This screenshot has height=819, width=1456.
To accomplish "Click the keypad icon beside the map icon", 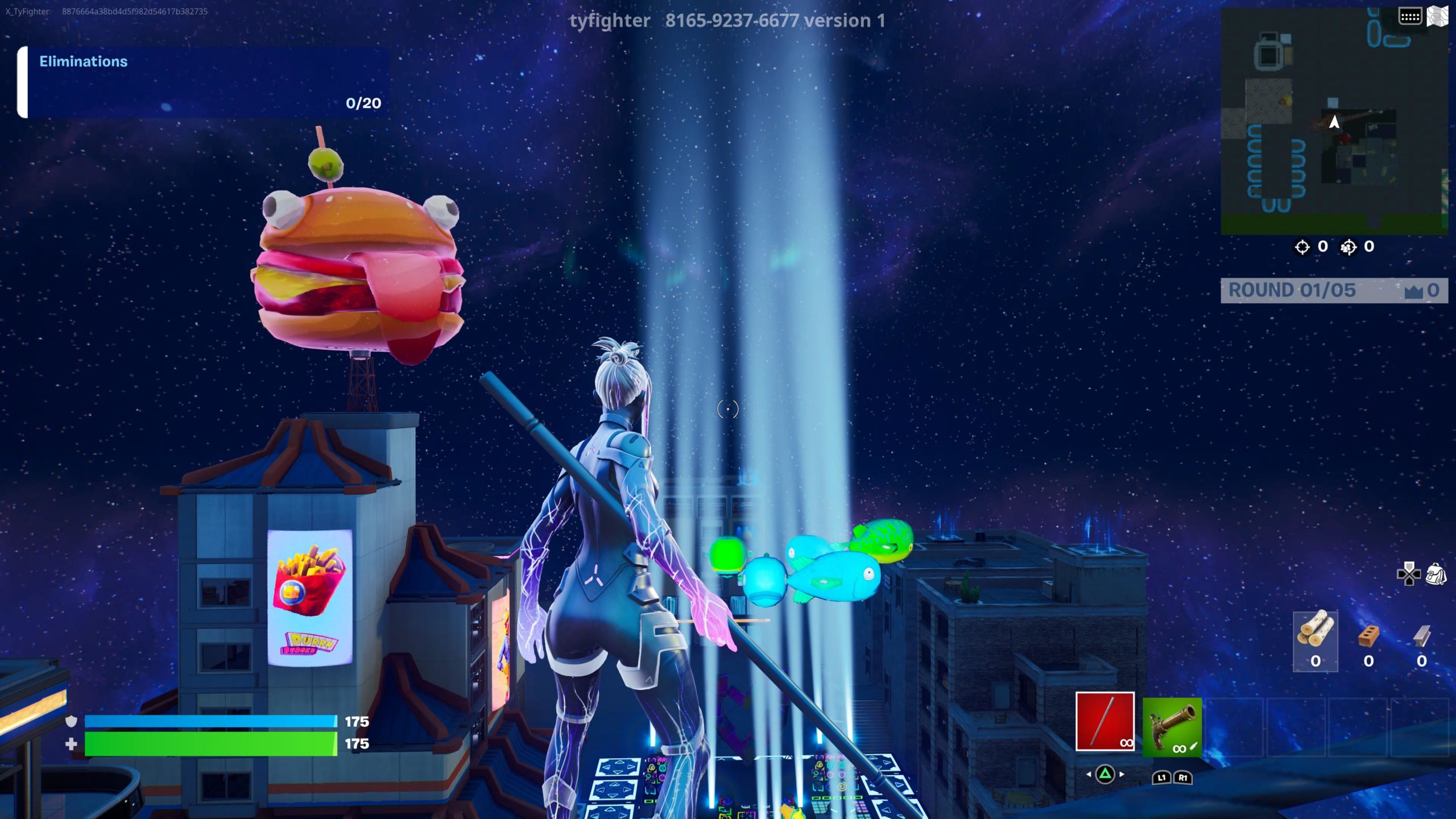I will point(1410,16).
